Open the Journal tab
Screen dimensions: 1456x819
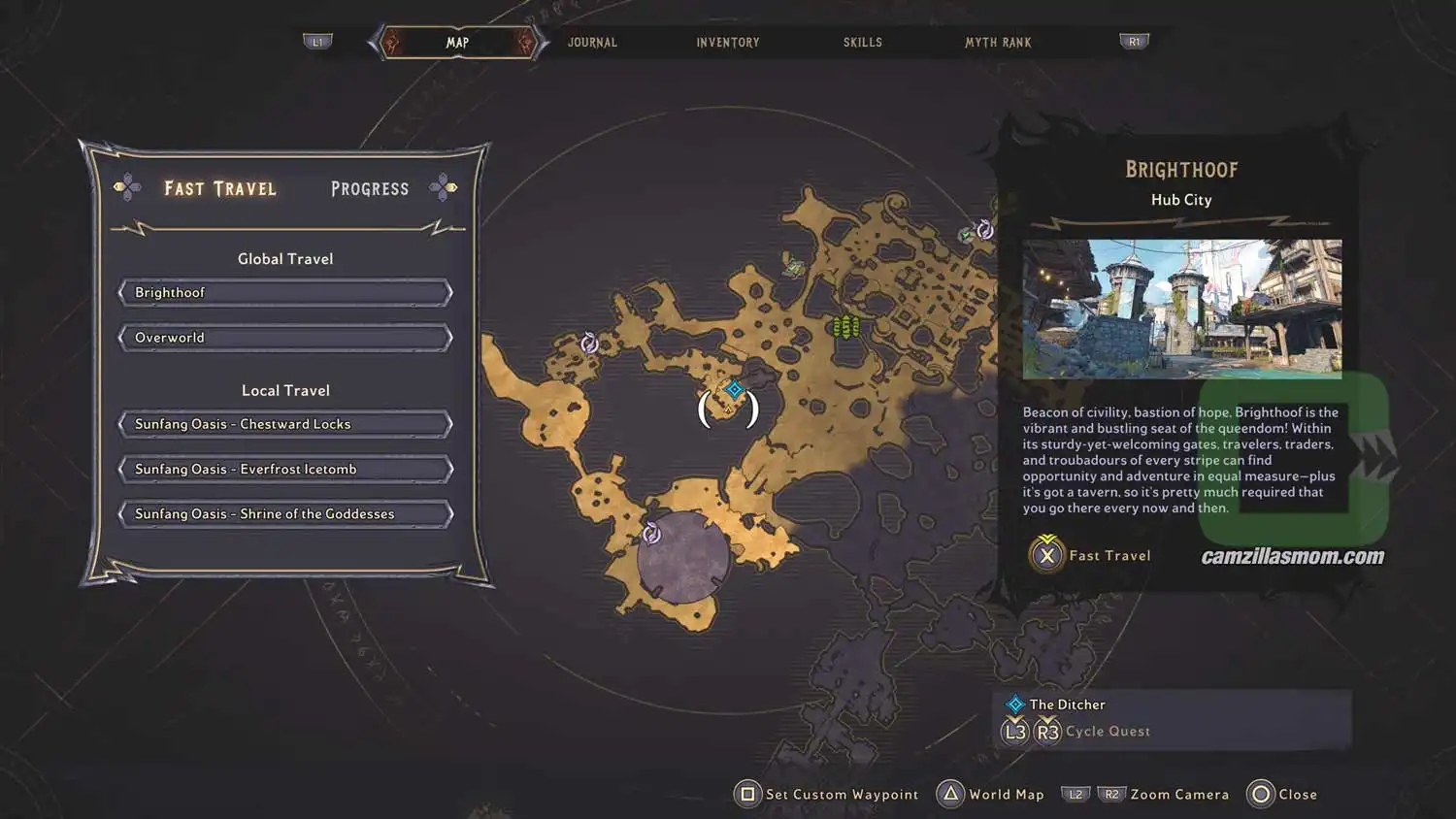coord(592,42)
